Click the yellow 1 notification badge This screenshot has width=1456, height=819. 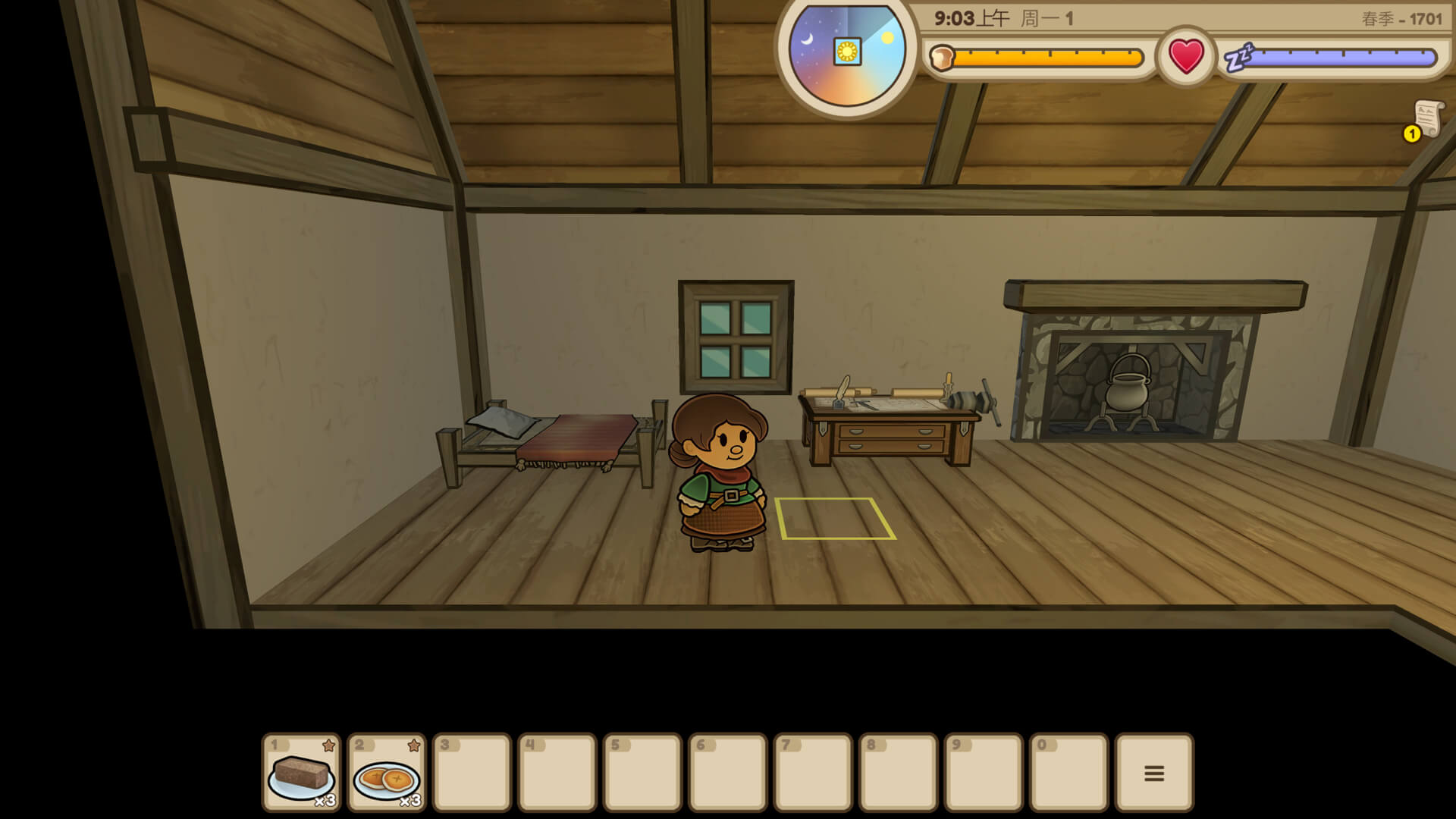(x=1411, y=135)
